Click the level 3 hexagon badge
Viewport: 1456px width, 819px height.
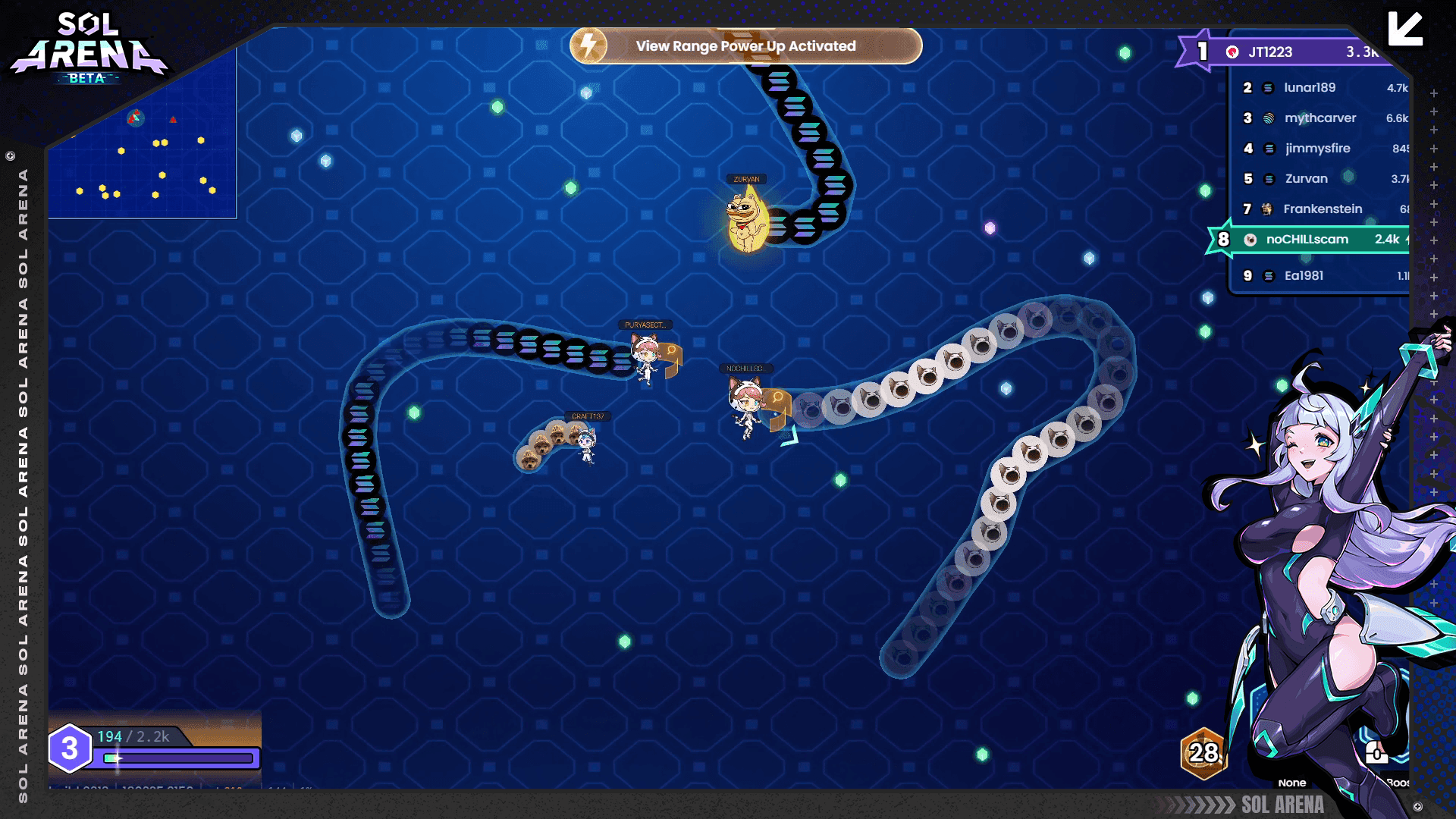[x=71, y=748]
